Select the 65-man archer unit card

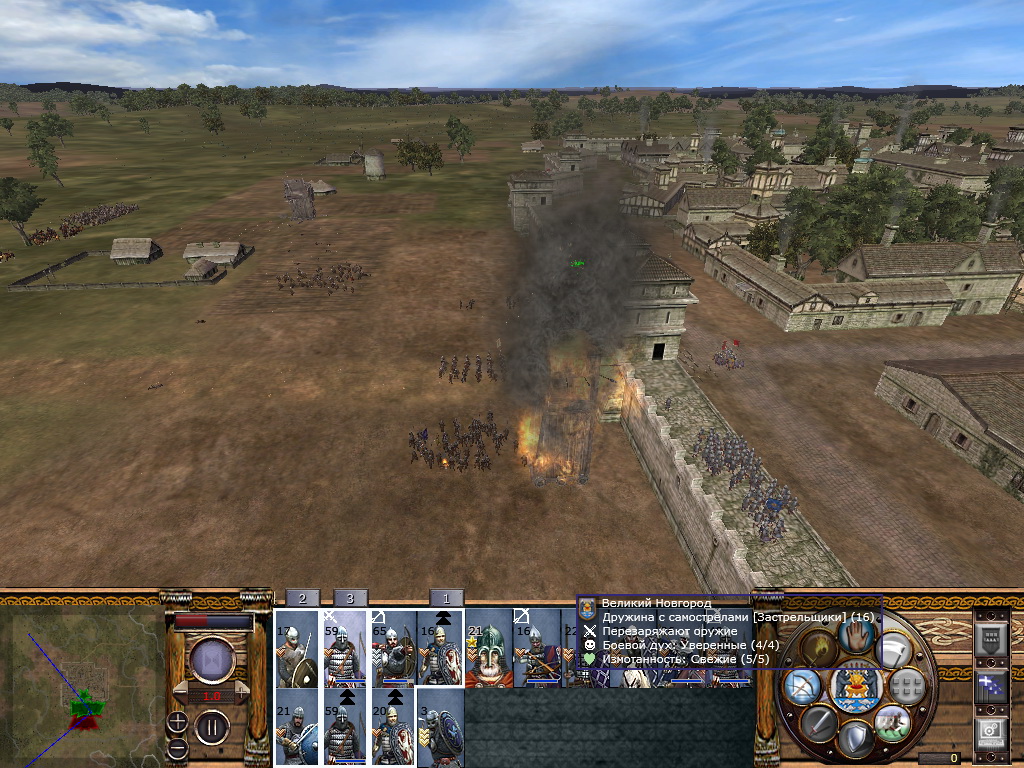tap(392, 648)
